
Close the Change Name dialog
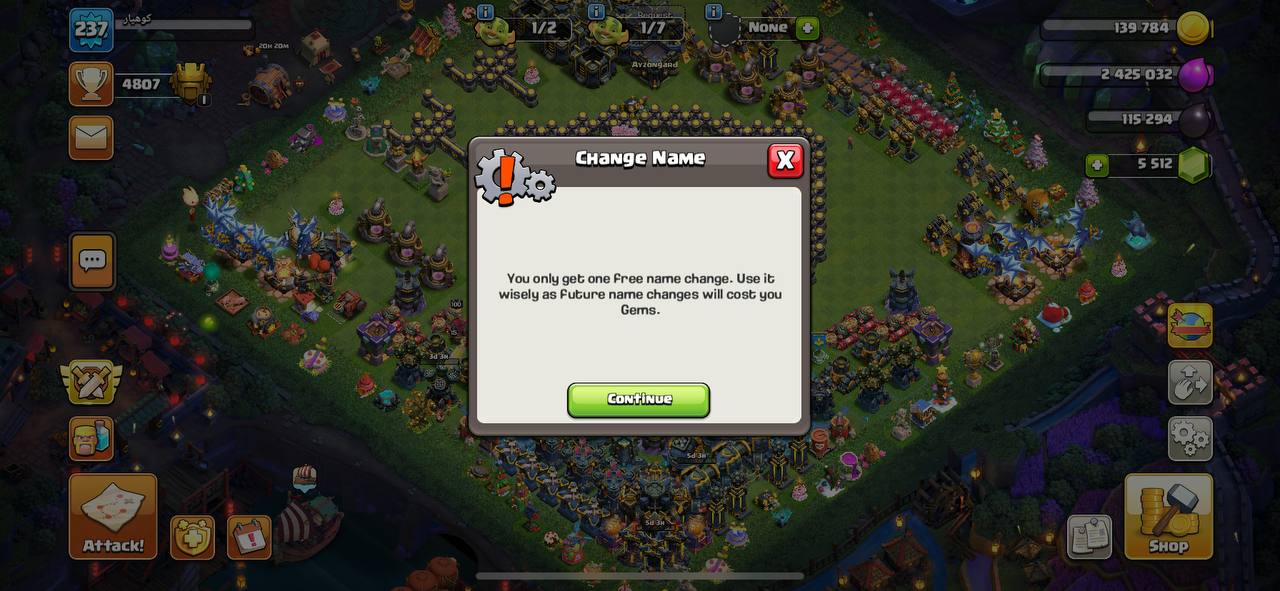coord(785,160)
